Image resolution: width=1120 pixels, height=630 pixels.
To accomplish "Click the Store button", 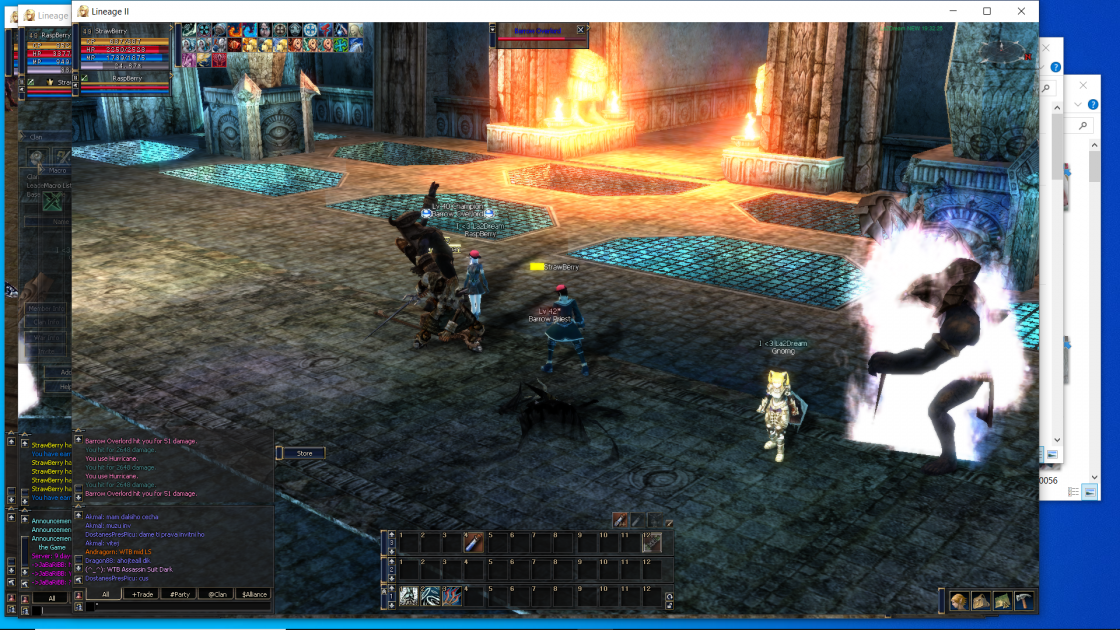I will click(x=304, y=453).
